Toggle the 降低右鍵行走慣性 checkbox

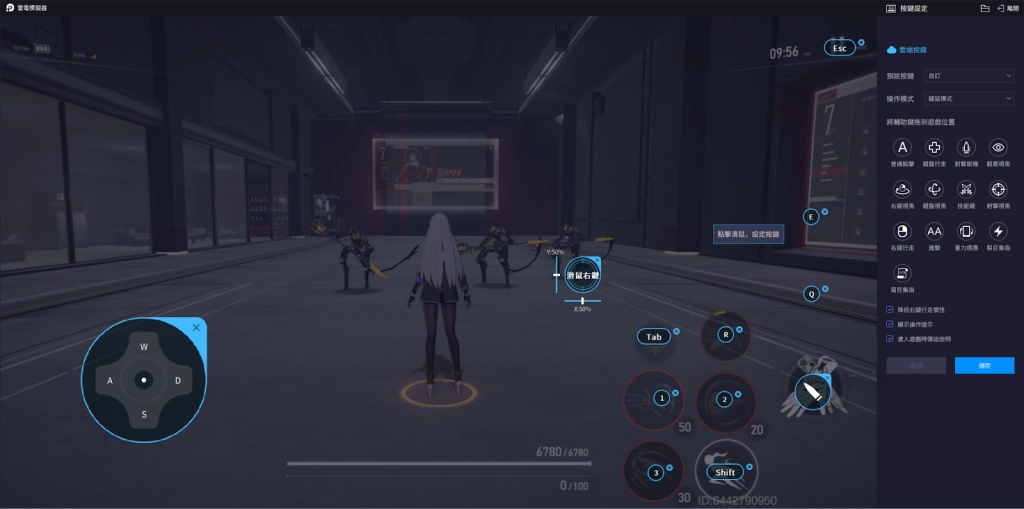point(891,310)
